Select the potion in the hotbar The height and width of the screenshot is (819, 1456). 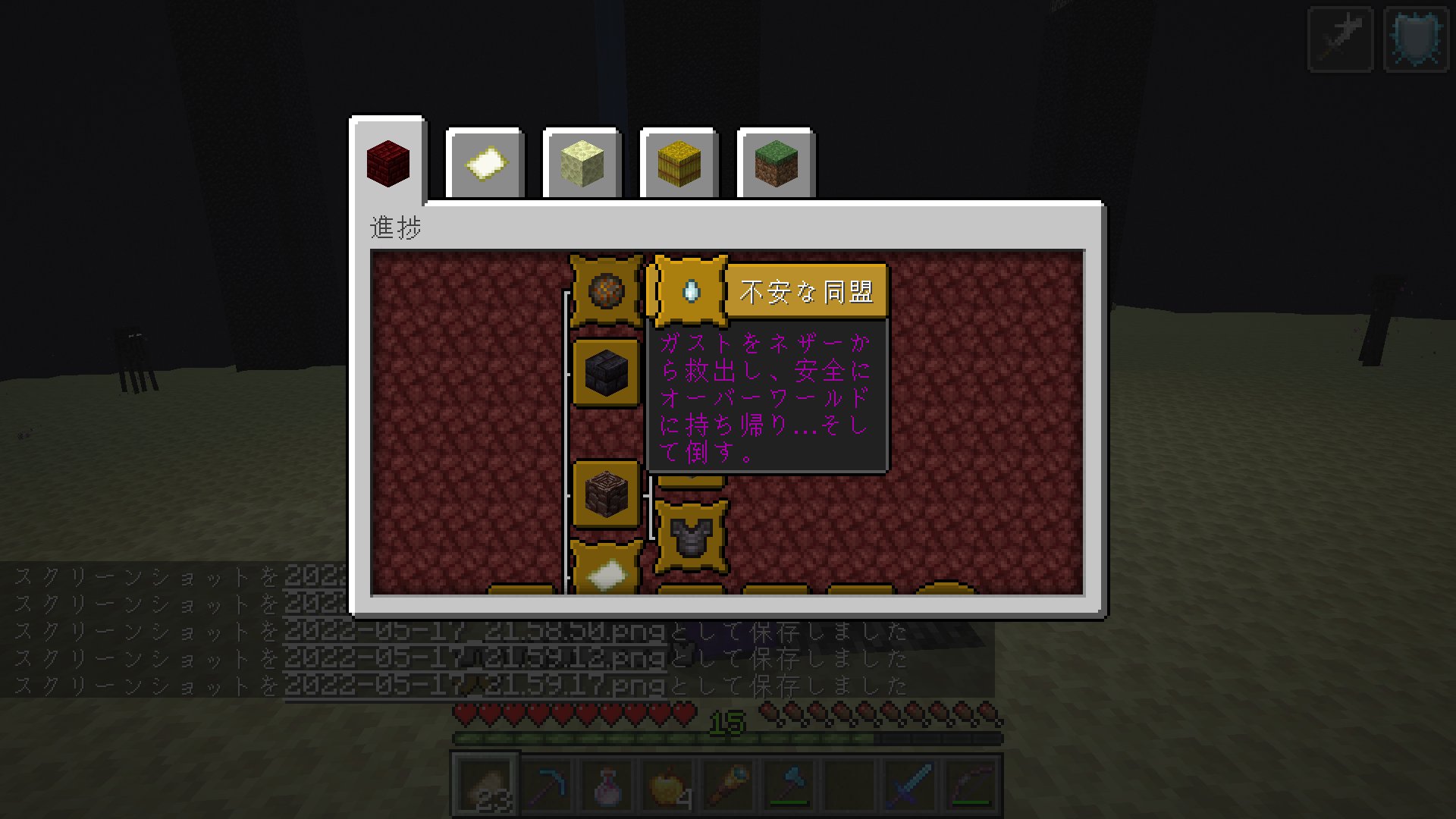pyautogui.click(x=609, y=785)
